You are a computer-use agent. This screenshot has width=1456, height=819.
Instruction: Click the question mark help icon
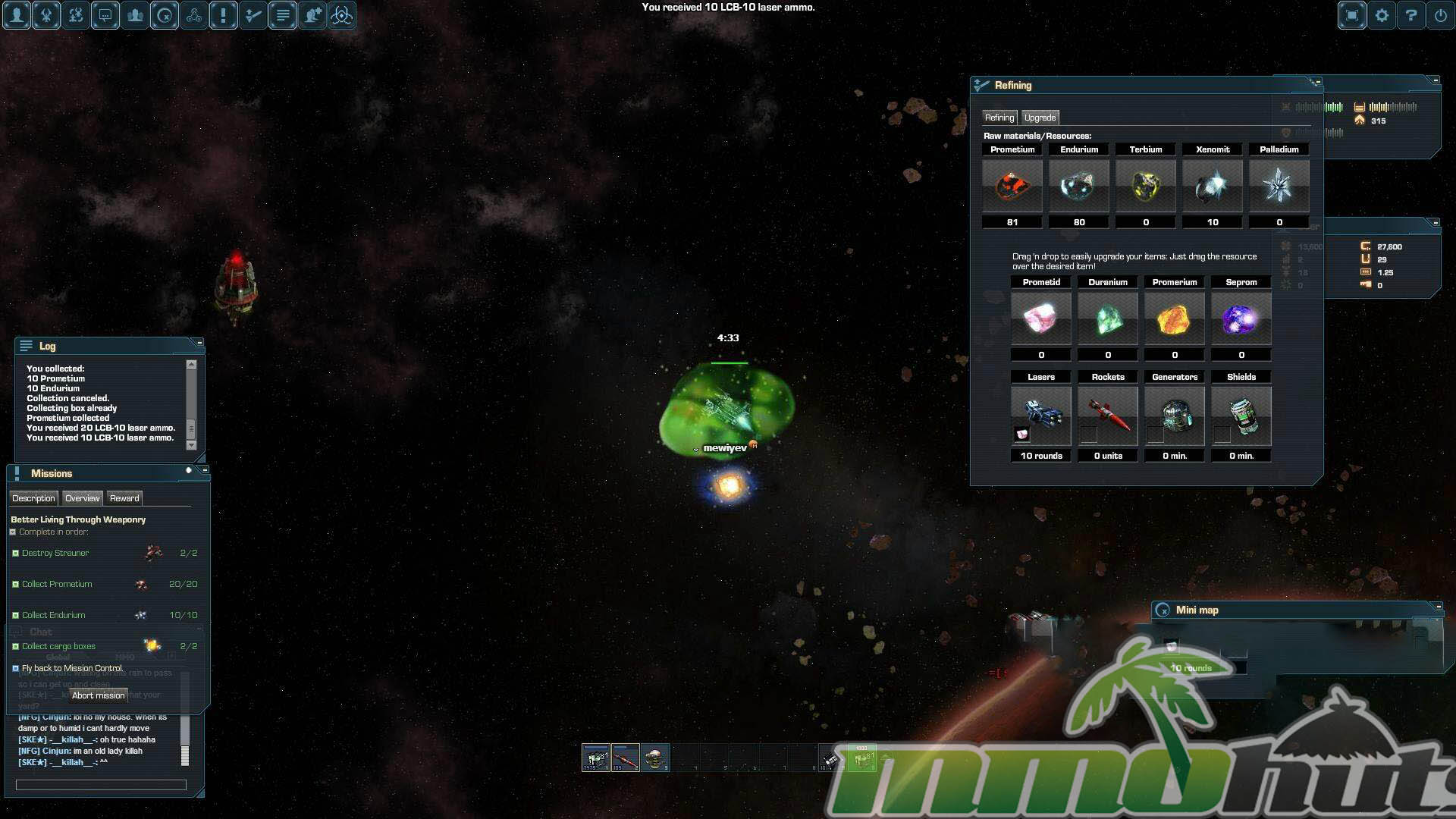click(1411, 15)
